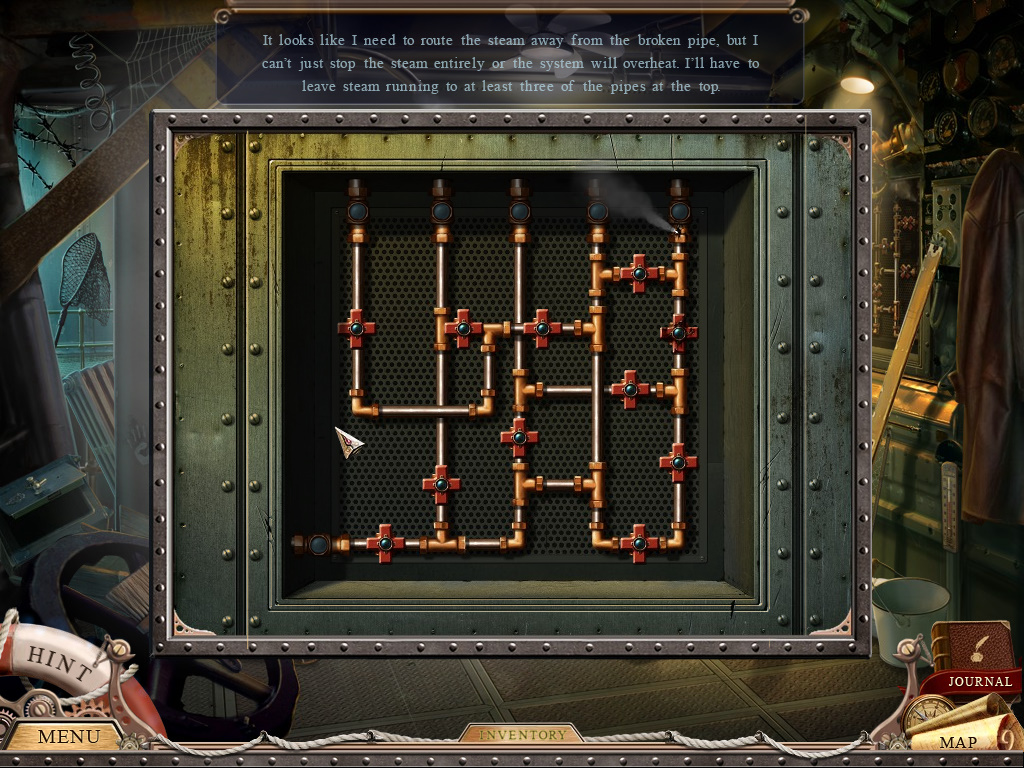
Task: Open the Menu
Action: tap(68, 737)
